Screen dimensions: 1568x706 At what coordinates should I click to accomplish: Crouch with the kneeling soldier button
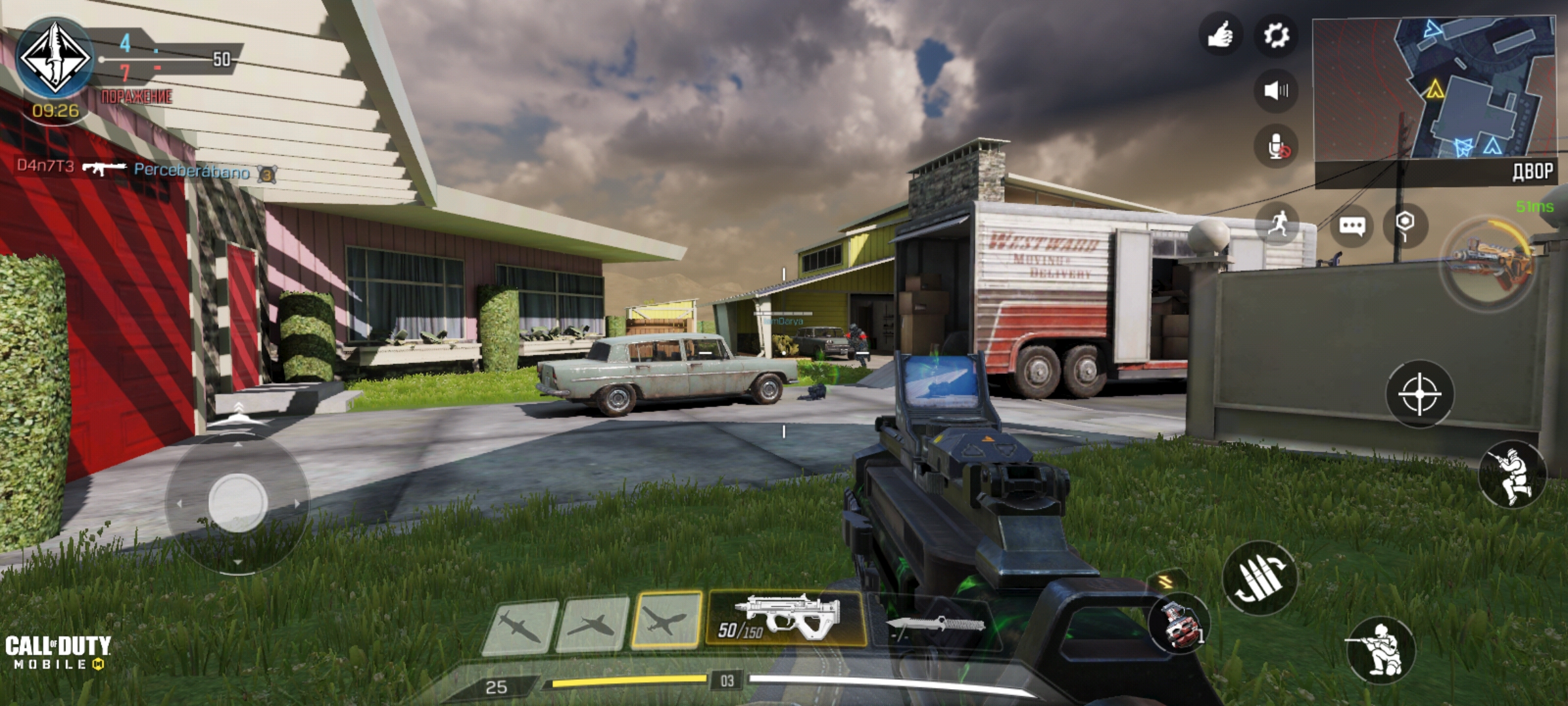[1379, 649]
